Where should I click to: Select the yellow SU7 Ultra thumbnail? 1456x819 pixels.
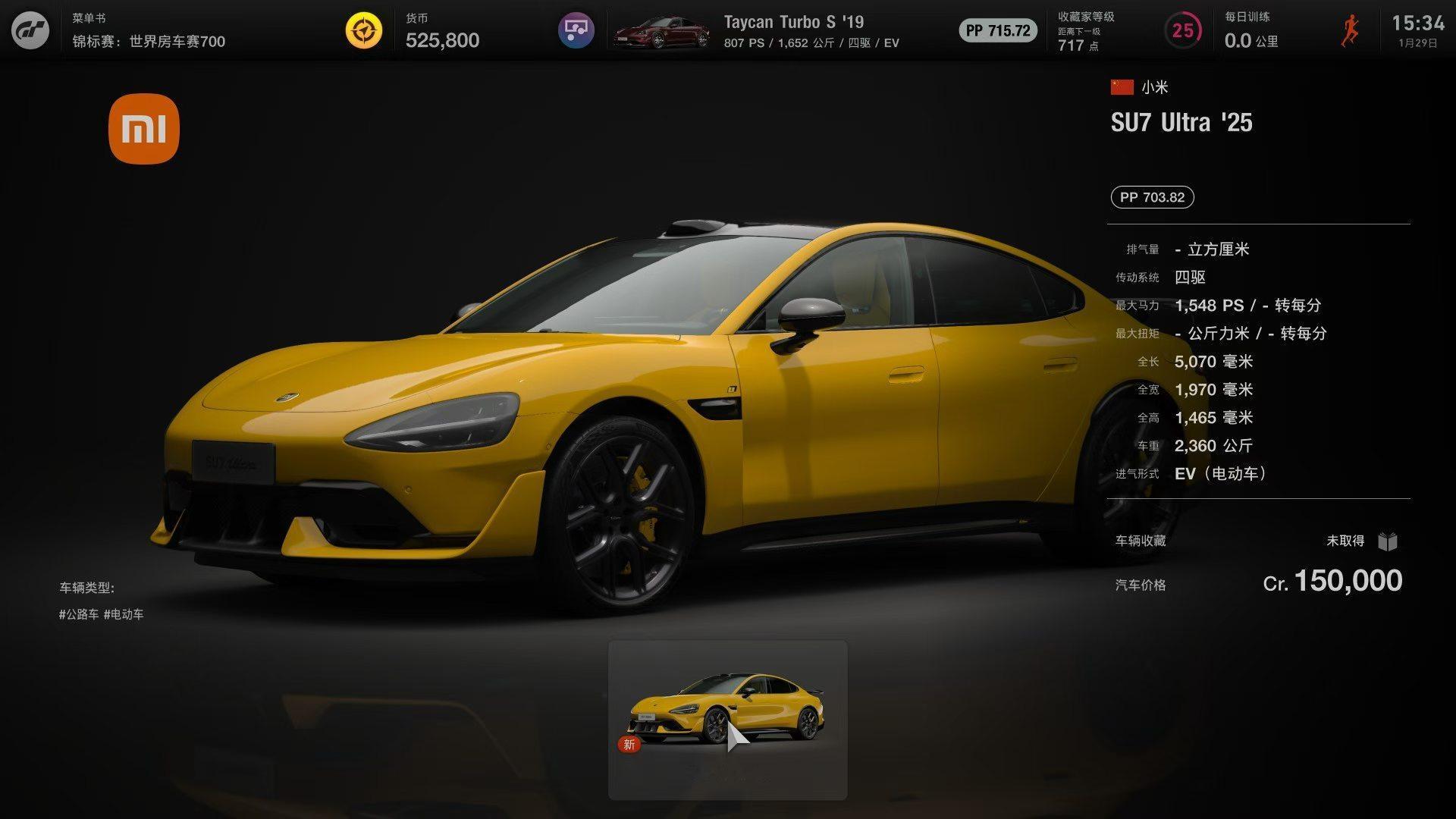pyautogui.click(x=727, y=719)
